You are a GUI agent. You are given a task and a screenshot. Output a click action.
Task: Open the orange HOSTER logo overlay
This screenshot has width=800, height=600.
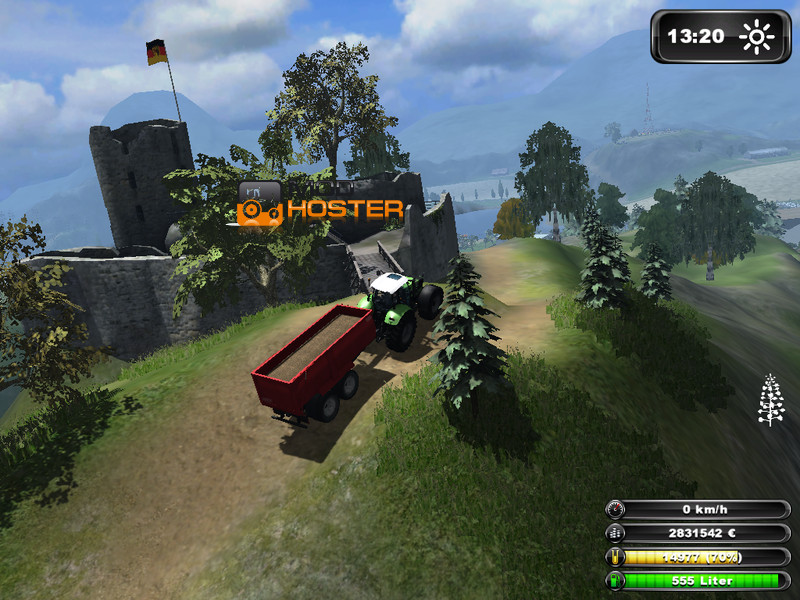tap(320, 208)
